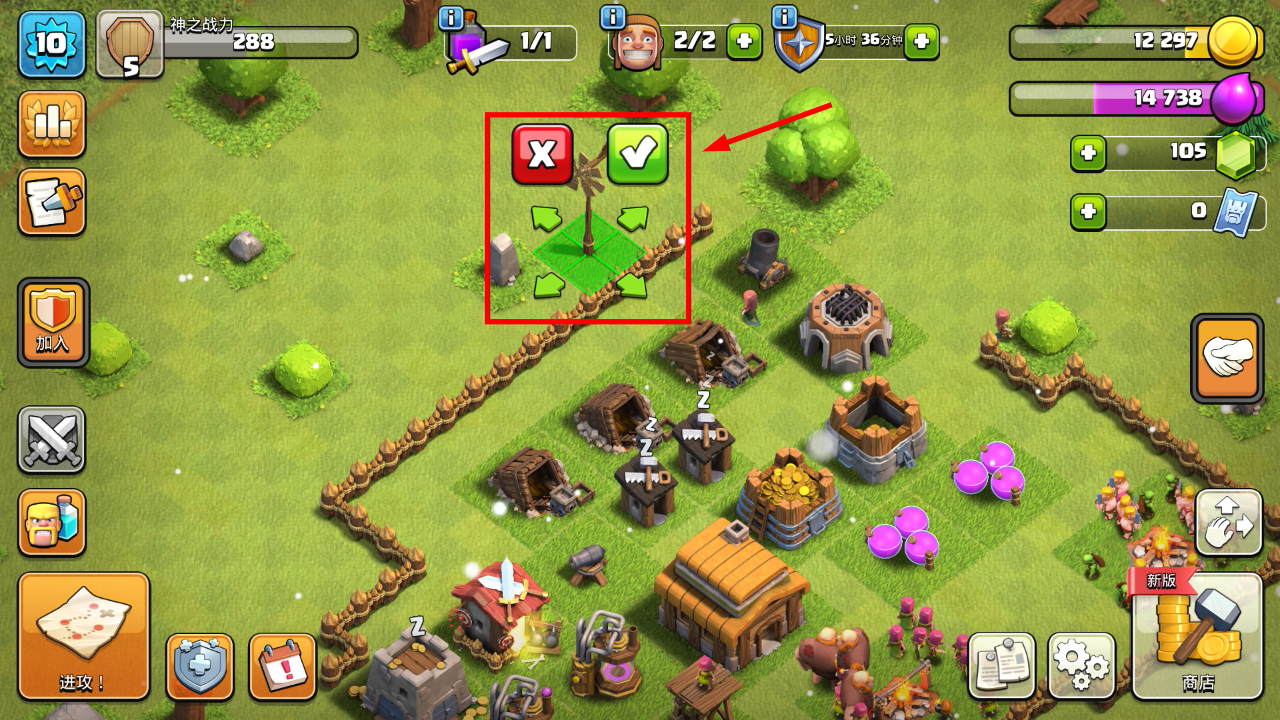
Task: Open the wooden league shield badge
Action: tap(130, 44)
